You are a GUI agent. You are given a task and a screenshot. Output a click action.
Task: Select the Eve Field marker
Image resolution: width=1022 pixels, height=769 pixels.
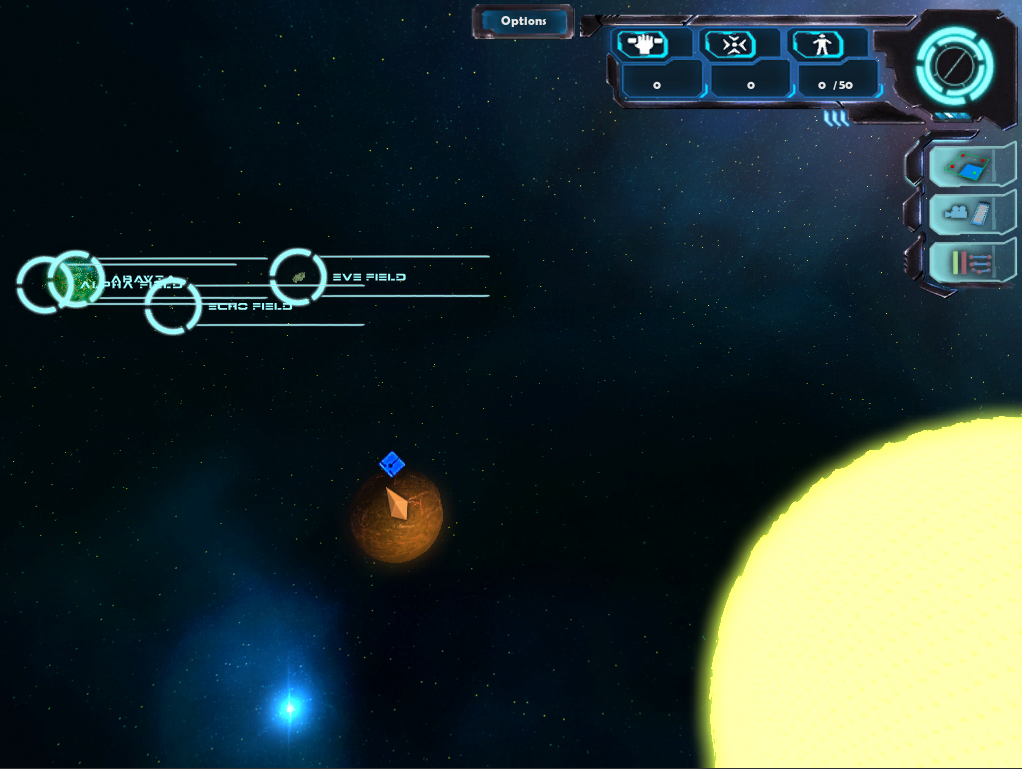coord(298,277)
